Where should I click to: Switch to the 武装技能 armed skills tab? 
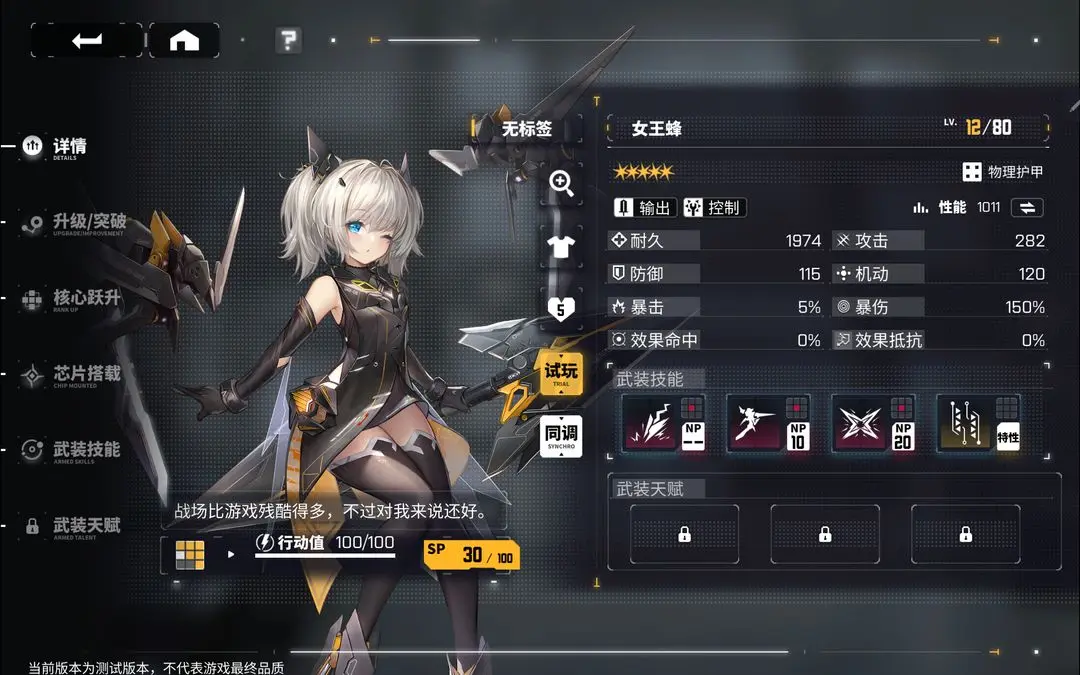(x=85, y=450)
